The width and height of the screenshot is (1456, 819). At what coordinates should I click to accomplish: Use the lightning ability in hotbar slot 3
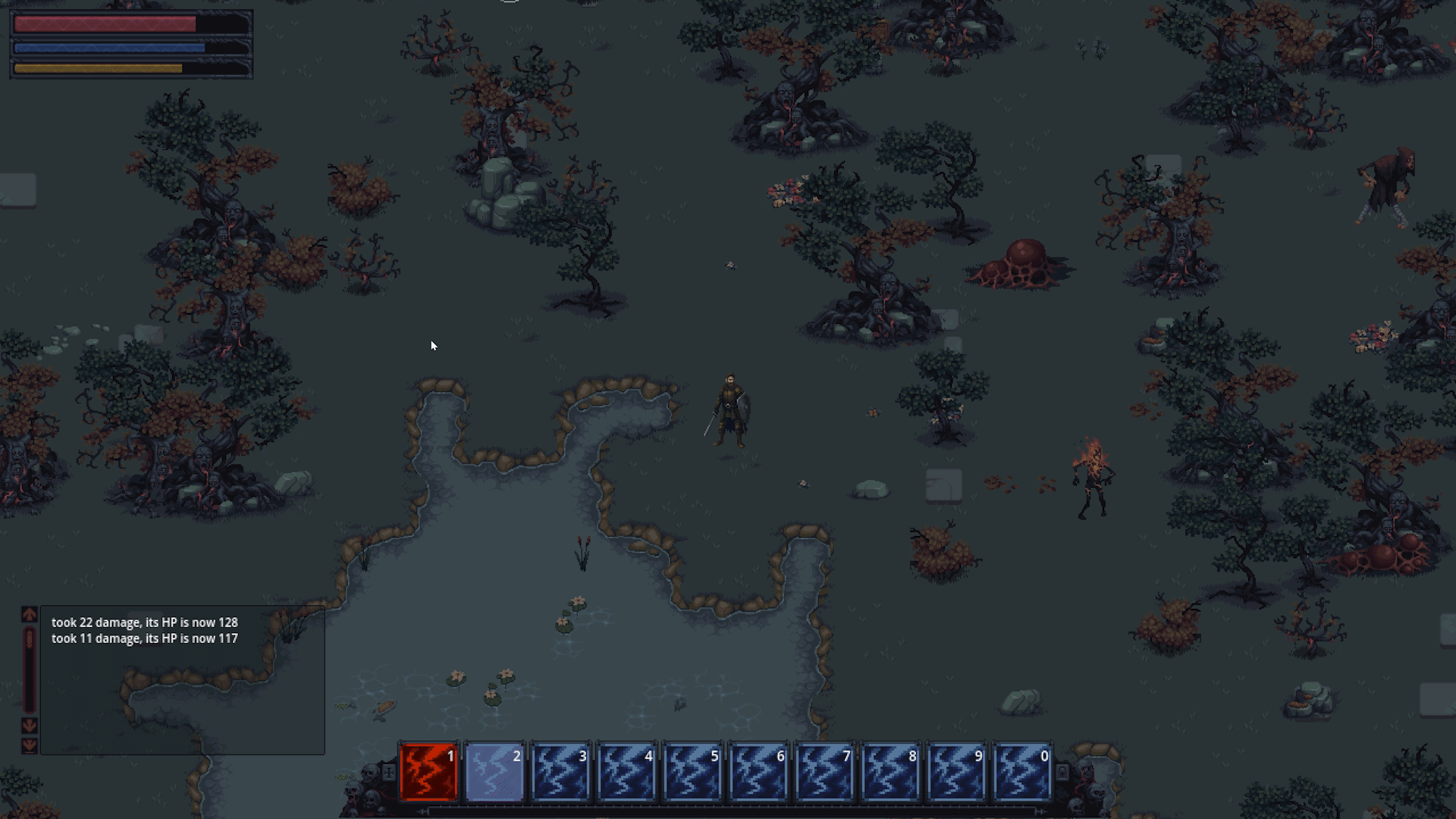point(560,772)
